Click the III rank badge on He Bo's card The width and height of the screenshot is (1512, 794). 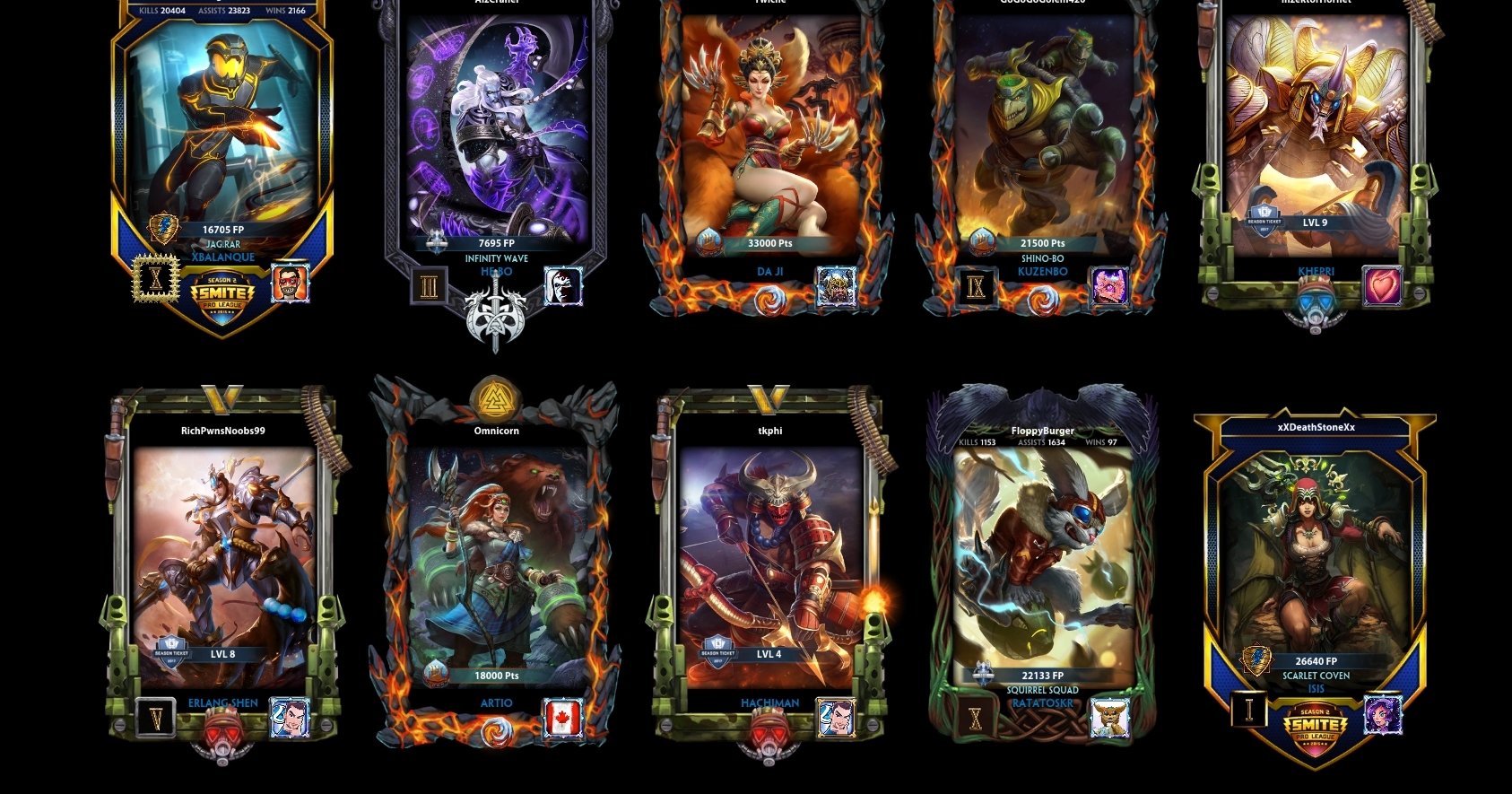[430, 284]
